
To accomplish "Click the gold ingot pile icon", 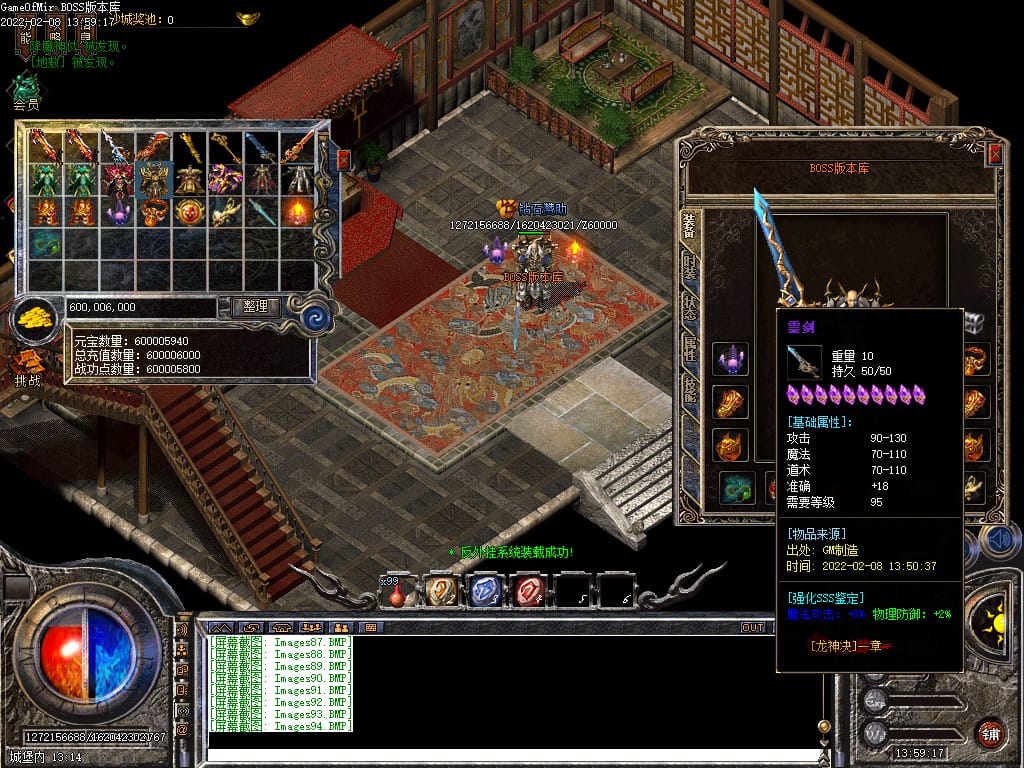I will (37, 319).
